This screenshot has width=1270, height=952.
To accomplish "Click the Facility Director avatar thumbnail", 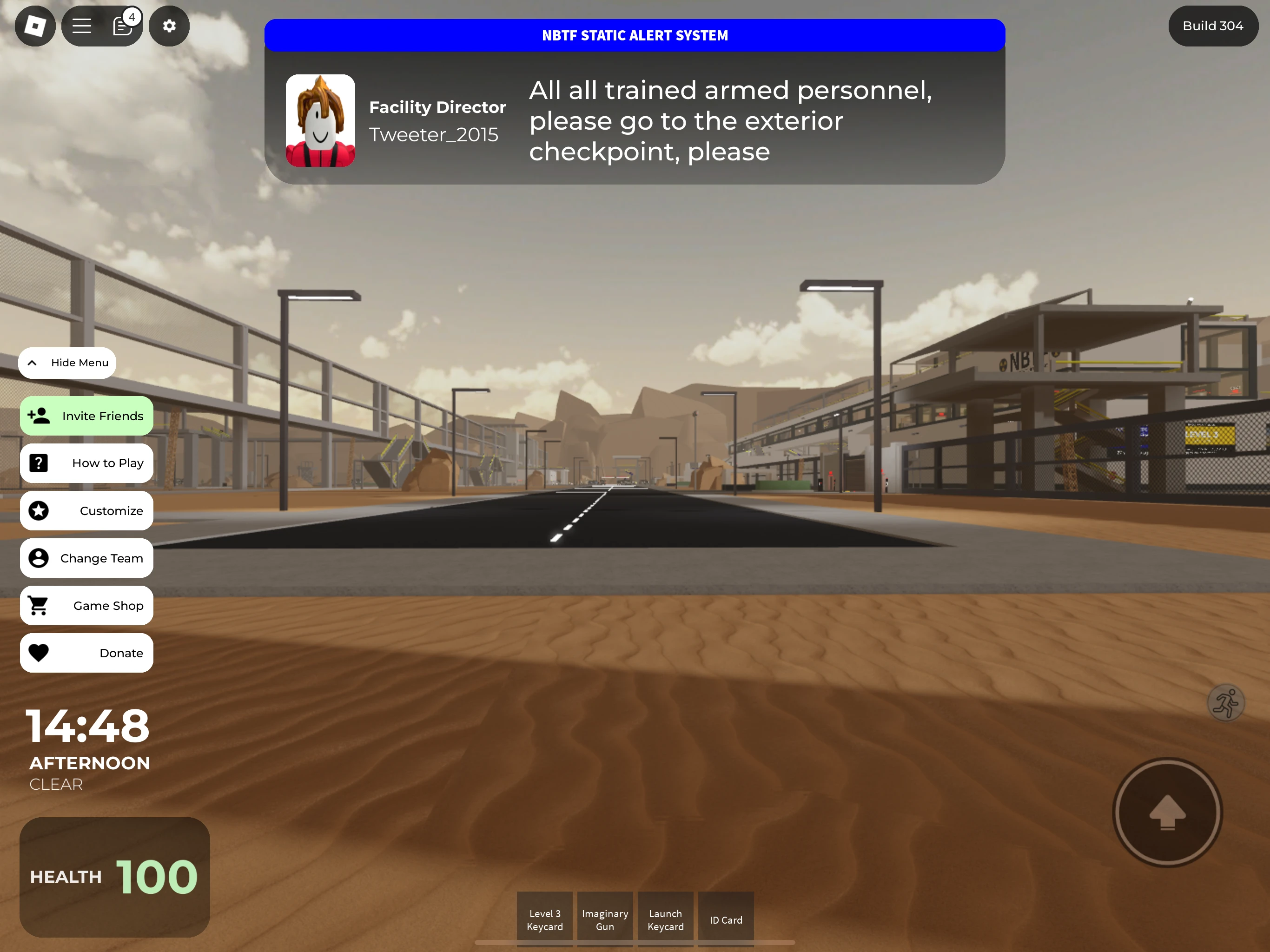I will point(320,120).
